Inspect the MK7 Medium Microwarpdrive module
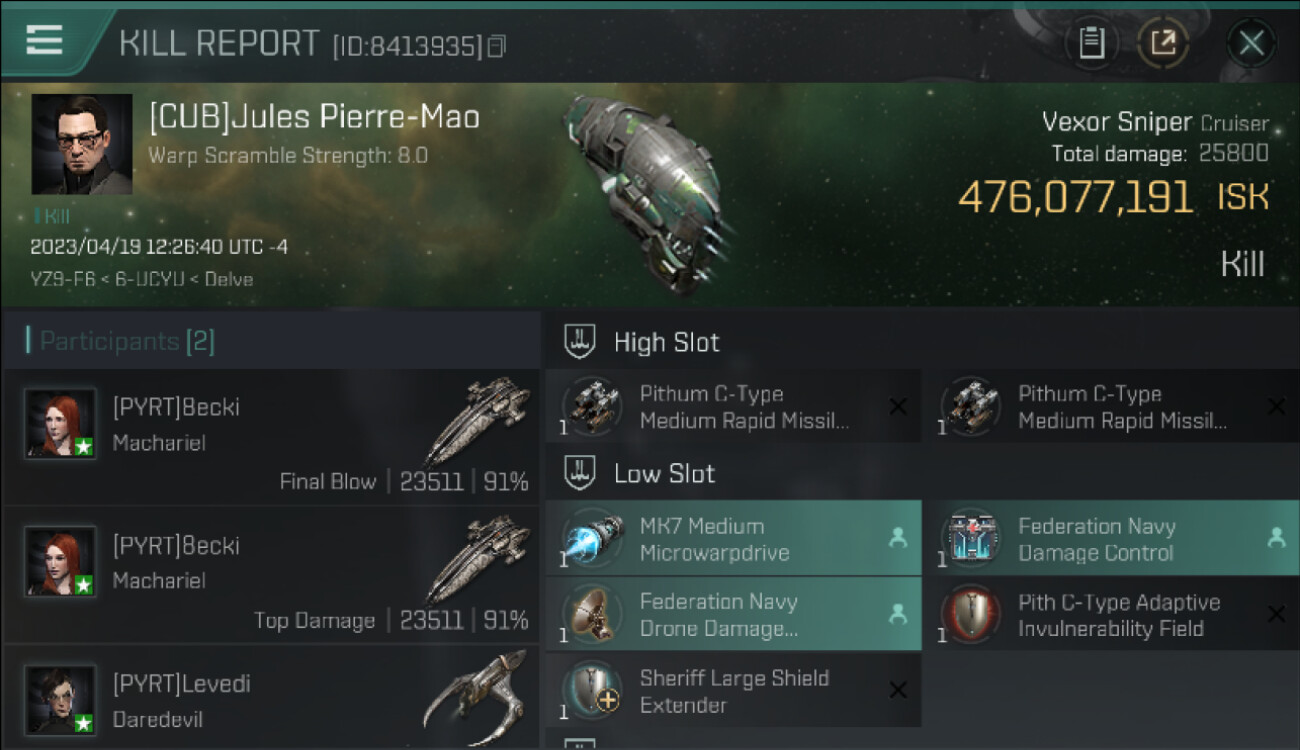 (733, 539)
